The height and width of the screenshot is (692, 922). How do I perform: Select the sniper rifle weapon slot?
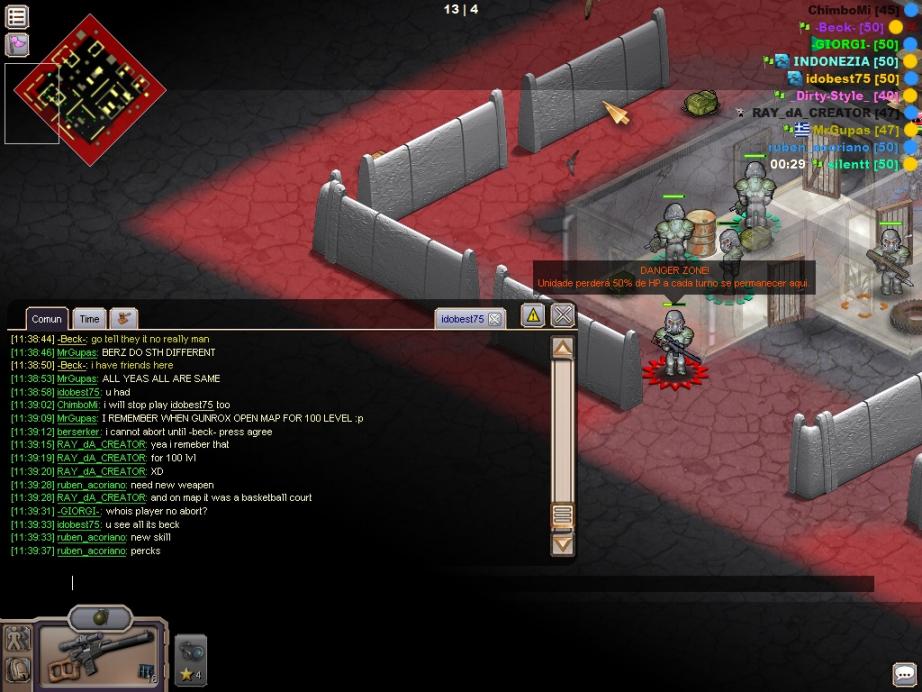[97, 655]
